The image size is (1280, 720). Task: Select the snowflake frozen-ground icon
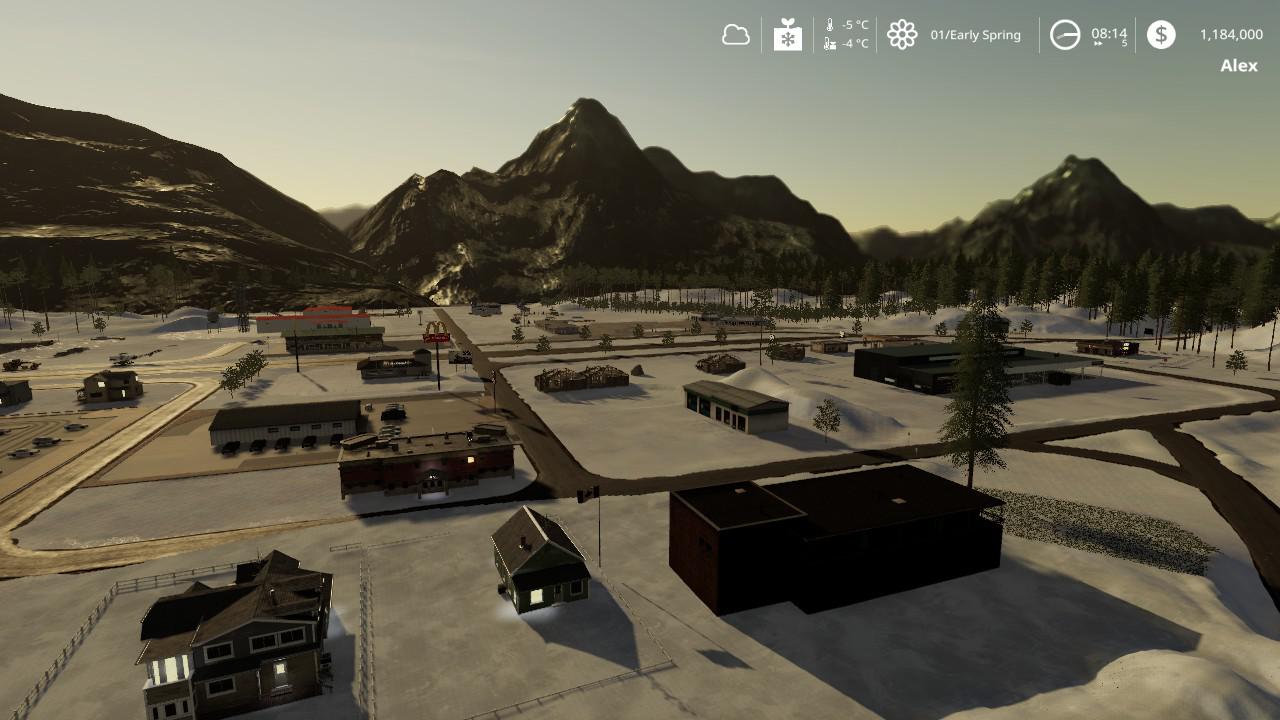[788, 35]
